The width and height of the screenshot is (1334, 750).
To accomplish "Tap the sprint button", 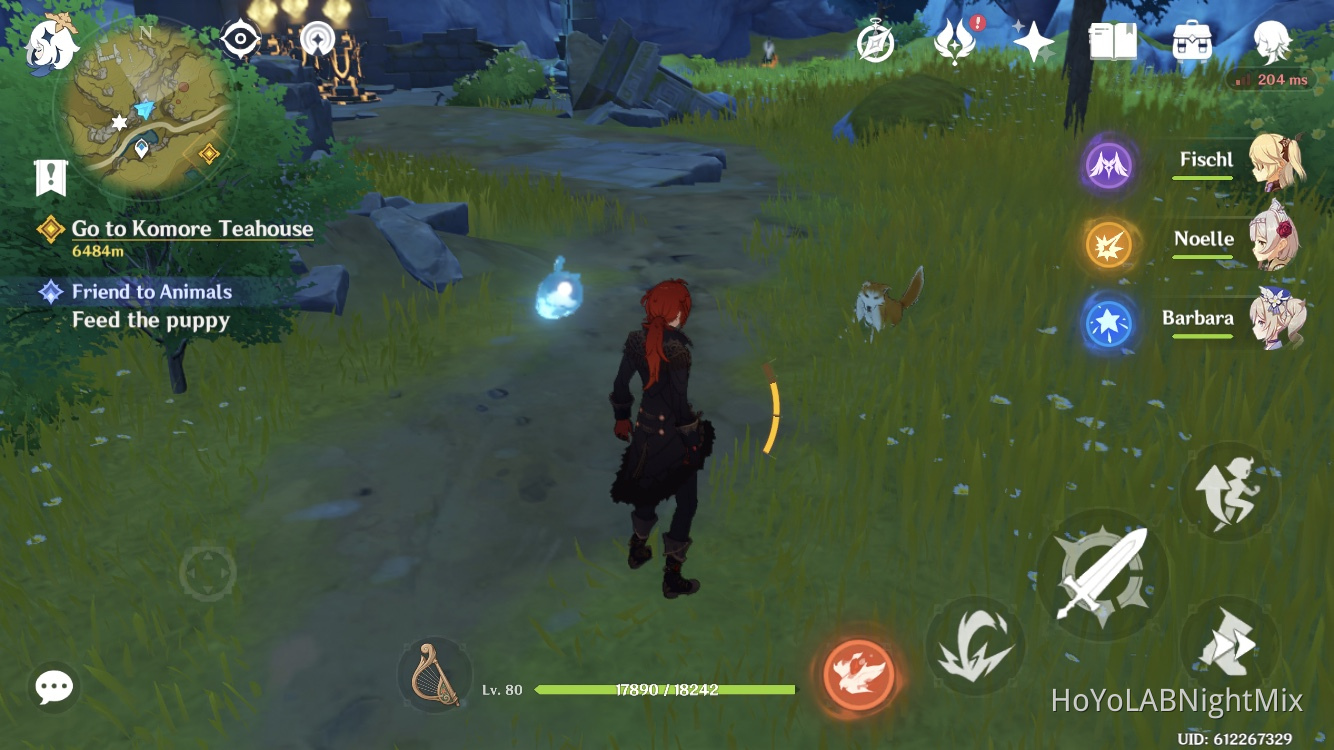I will point(1229,491).
